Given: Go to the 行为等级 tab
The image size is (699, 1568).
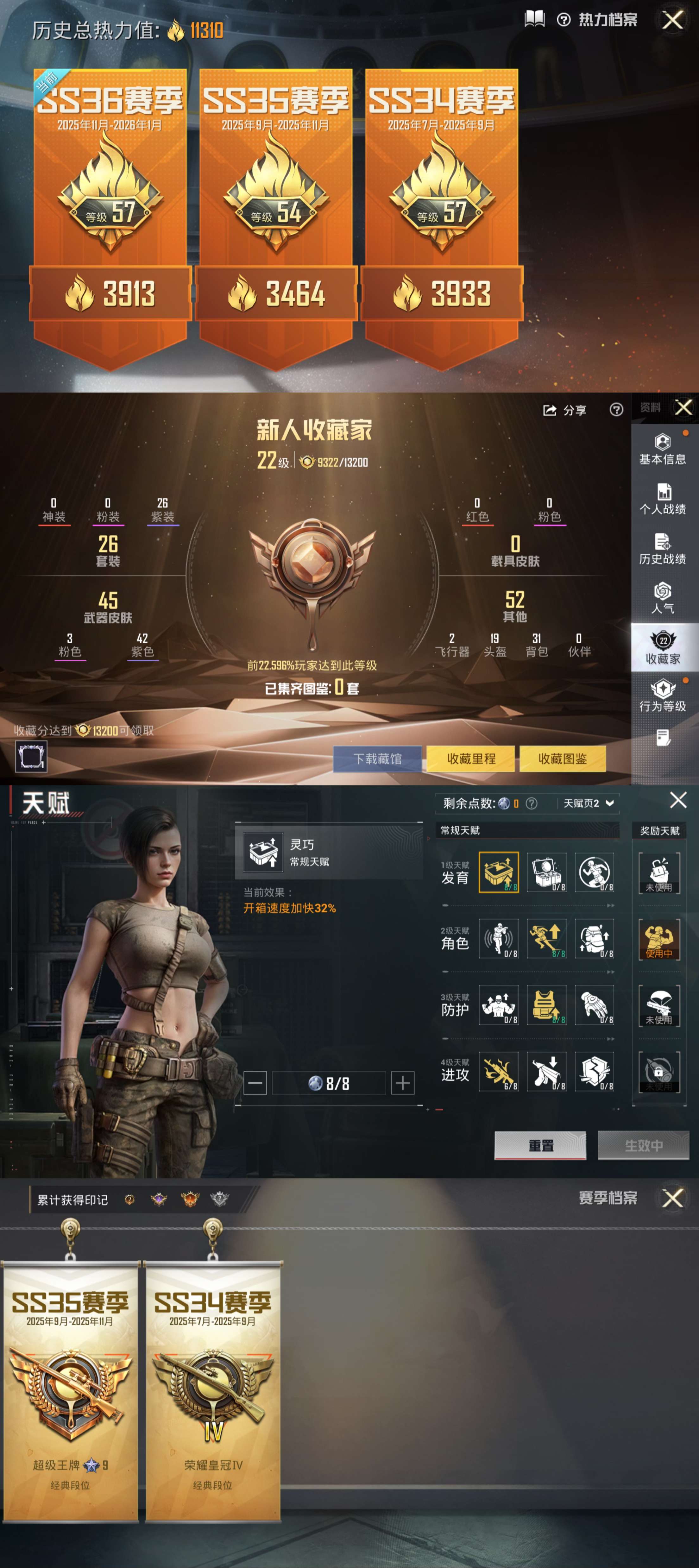Looking at the screenshot, I should click(x=663, y=696).
